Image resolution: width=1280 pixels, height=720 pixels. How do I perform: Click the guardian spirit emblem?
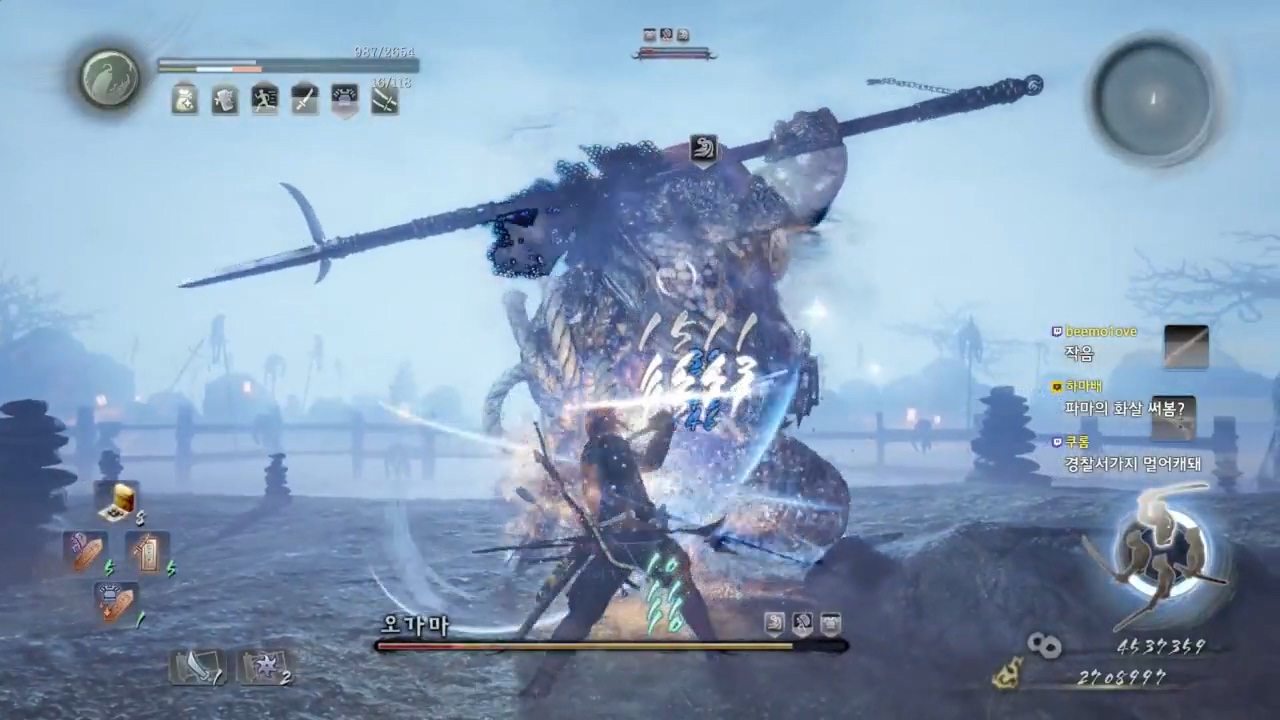click(x=110, y=78)
